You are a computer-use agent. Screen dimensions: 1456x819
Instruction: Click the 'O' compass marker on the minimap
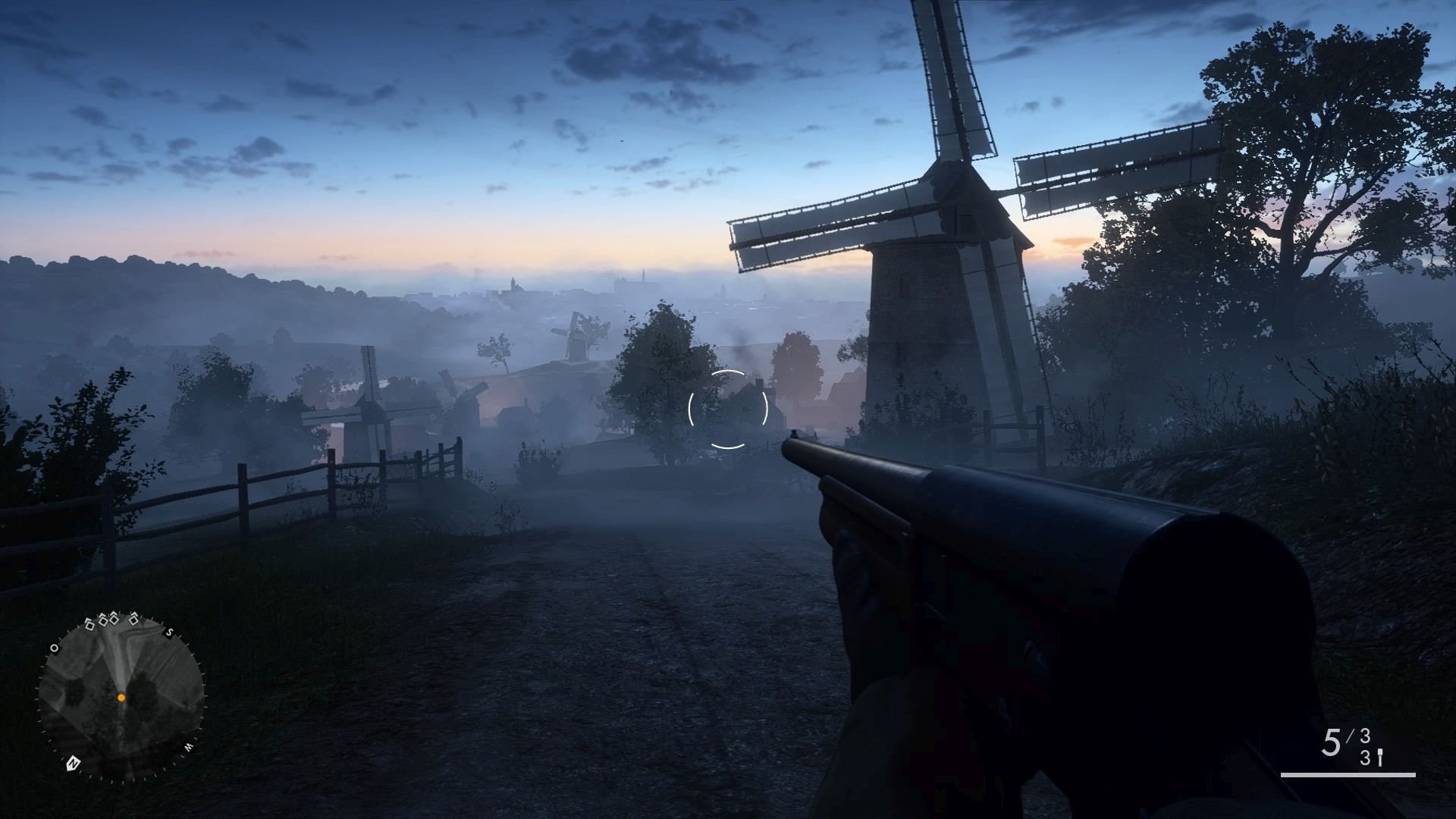(x=55, y=648)
